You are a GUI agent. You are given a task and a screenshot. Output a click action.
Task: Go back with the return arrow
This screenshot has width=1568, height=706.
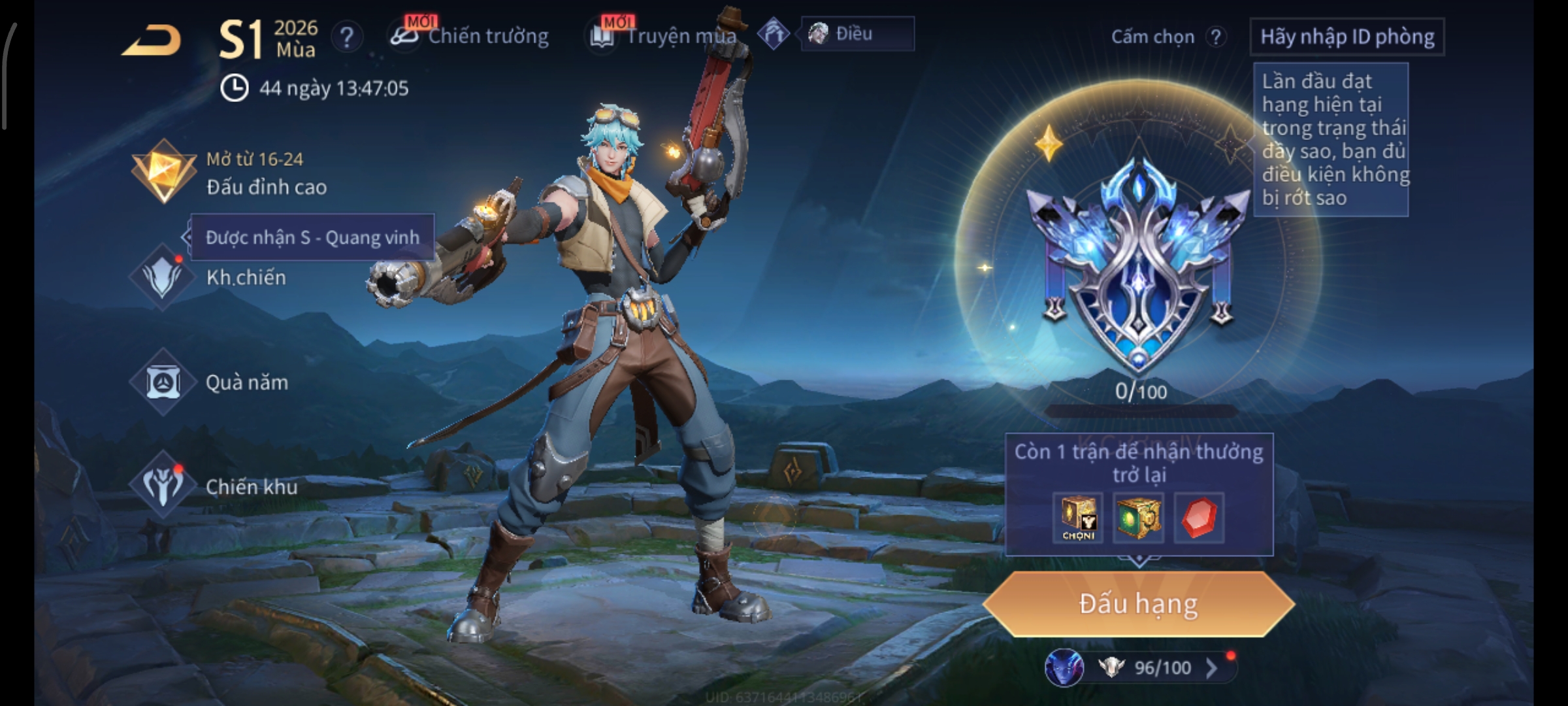tap(152, 41)
